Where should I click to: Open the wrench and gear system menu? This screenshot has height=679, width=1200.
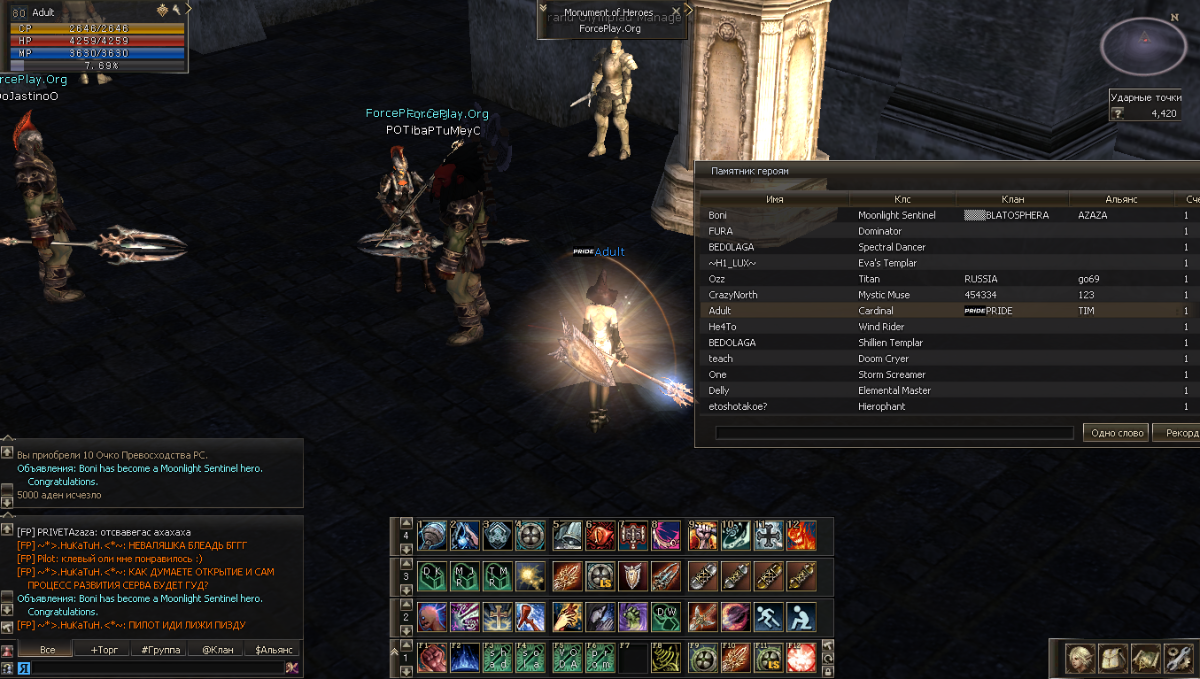(x=1179, y=658)
